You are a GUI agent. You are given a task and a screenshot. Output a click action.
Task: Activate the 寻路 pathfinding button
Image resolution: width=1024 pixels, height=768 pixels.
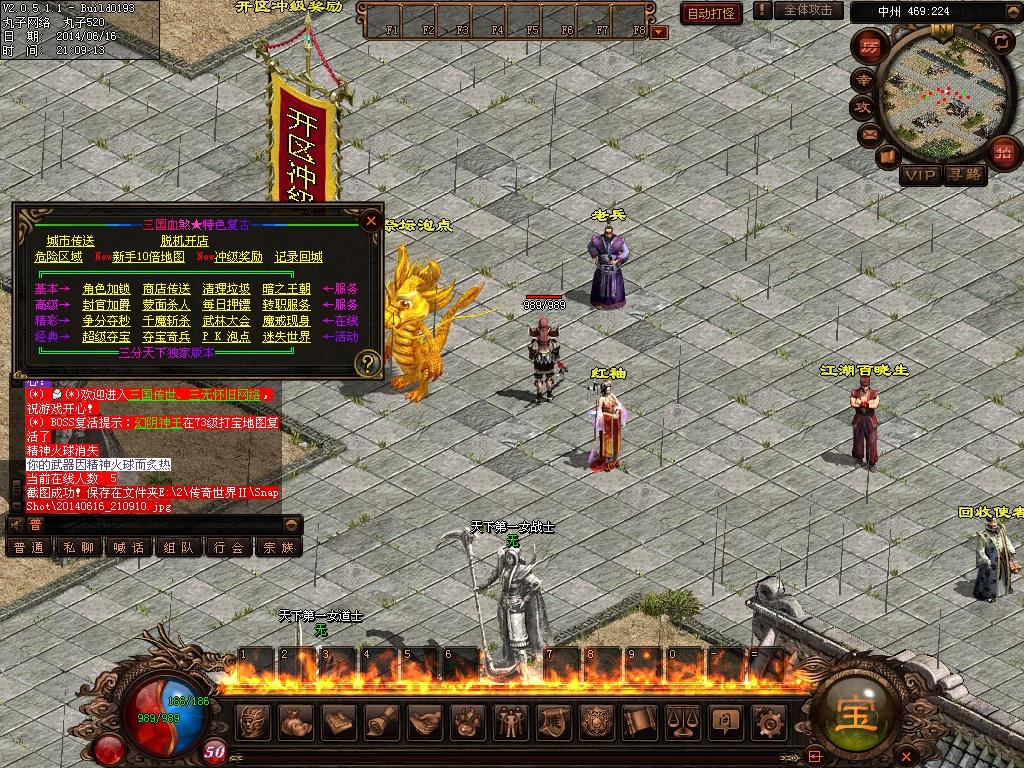(x=966, y=176)
